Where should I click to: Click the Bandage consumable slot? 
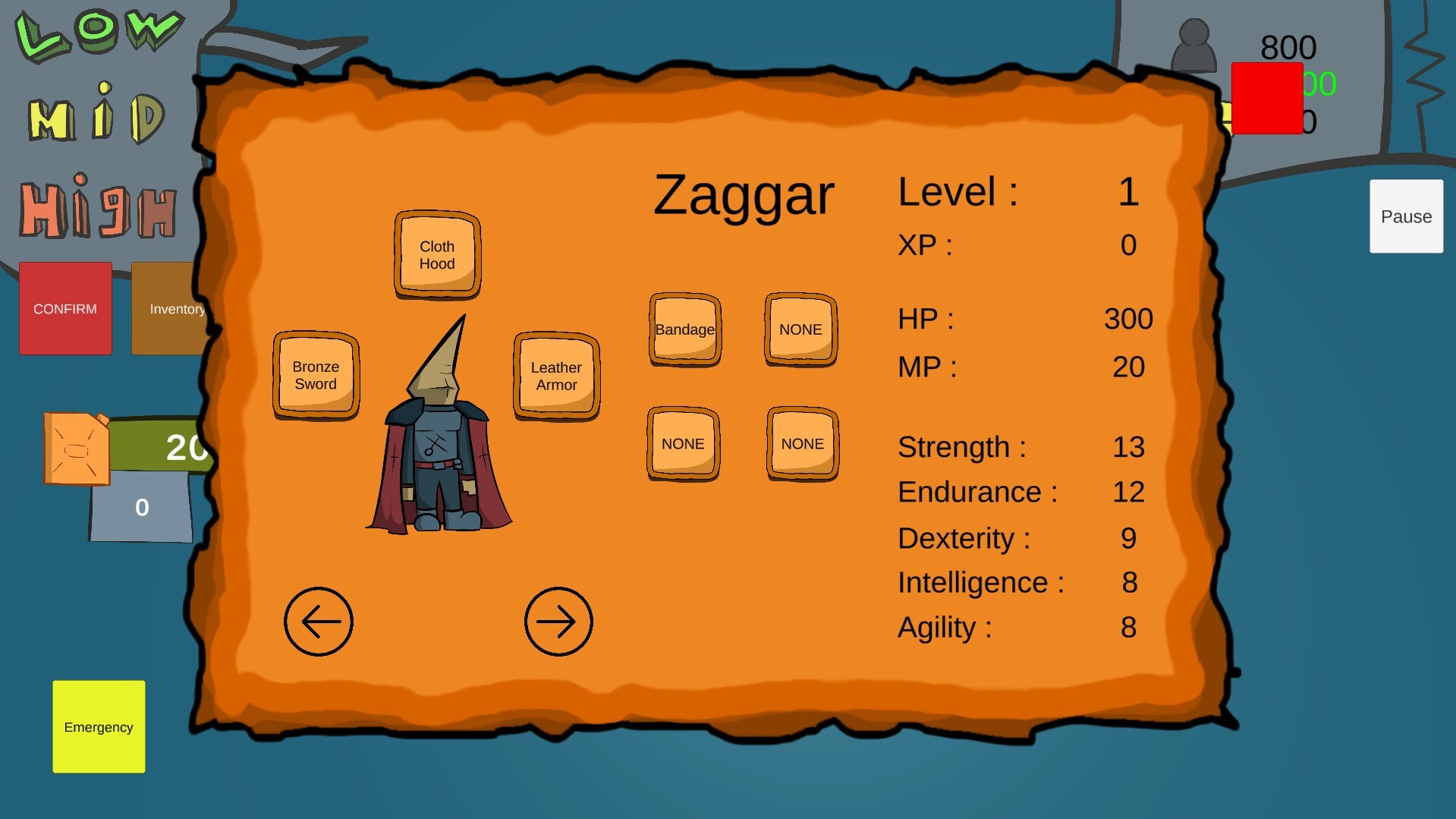tap(684, 329)
